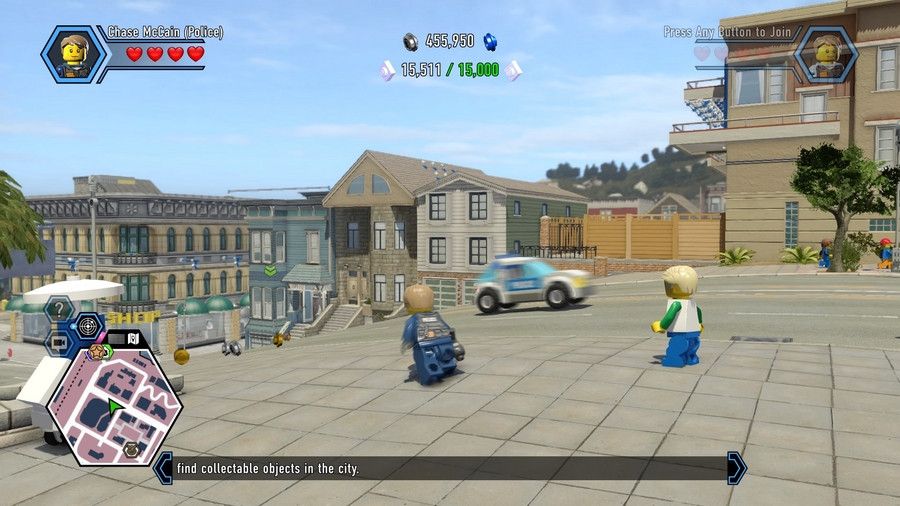The image size is (900, 506).
Task: Show the previous hint with left arrow
Action: pyautogui.click(x=163, y=468)
